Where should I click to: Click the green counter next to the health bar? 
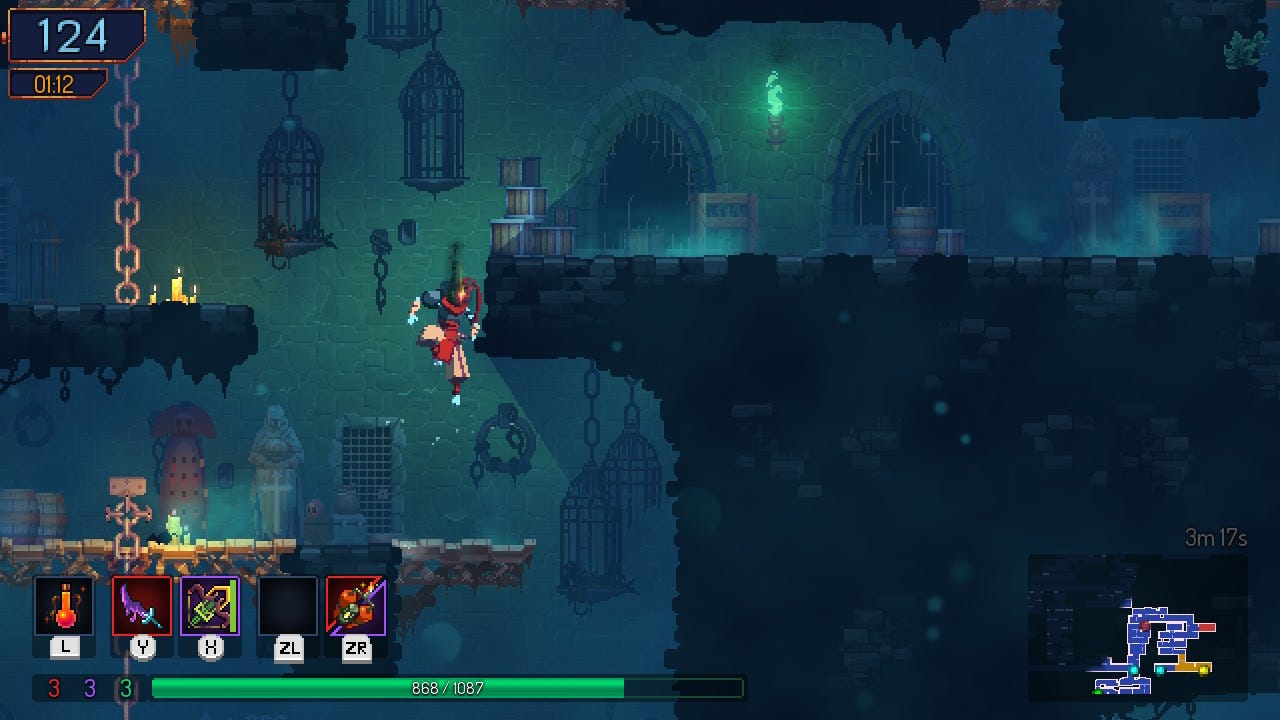(x=128, y=688)
